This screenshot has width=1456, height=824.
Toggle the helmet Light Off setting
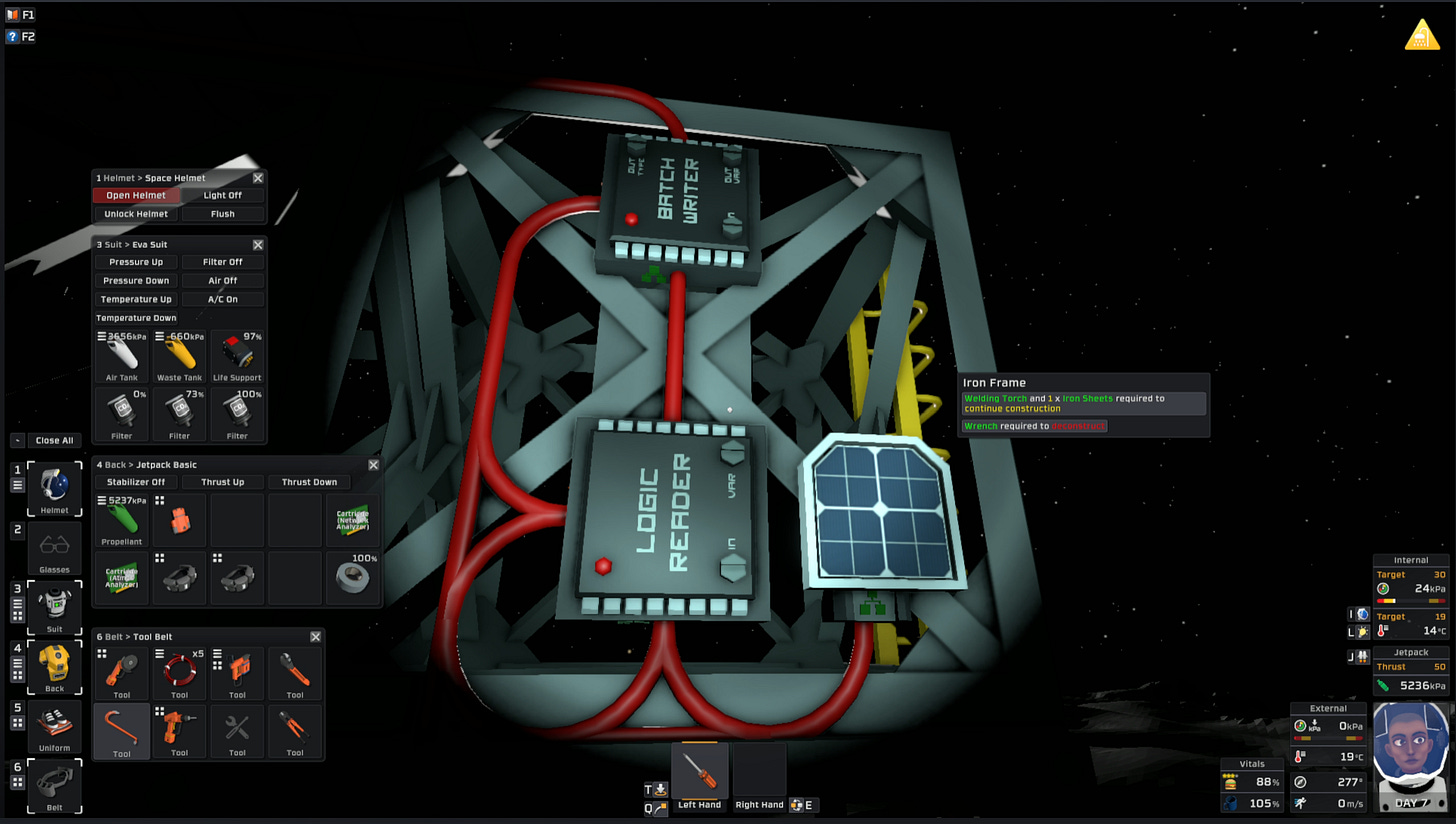pyautogui.click(x=222, y=195)
